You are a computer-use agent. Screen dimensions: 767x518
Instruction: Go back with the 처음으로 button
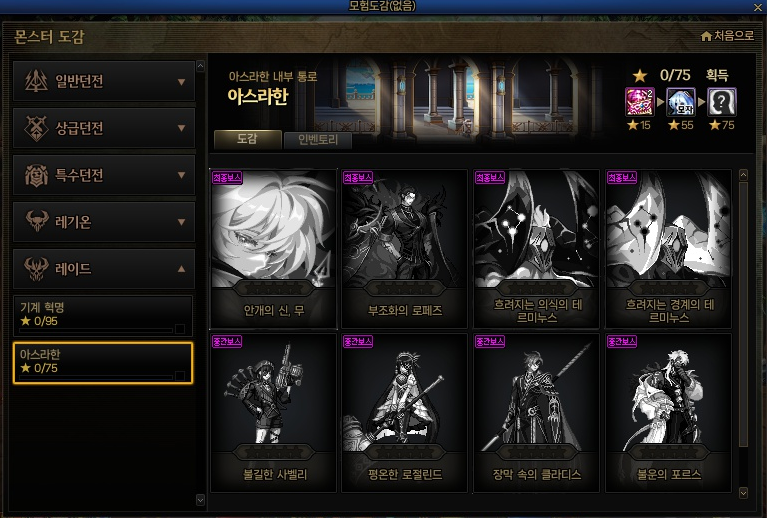point(727,36)
